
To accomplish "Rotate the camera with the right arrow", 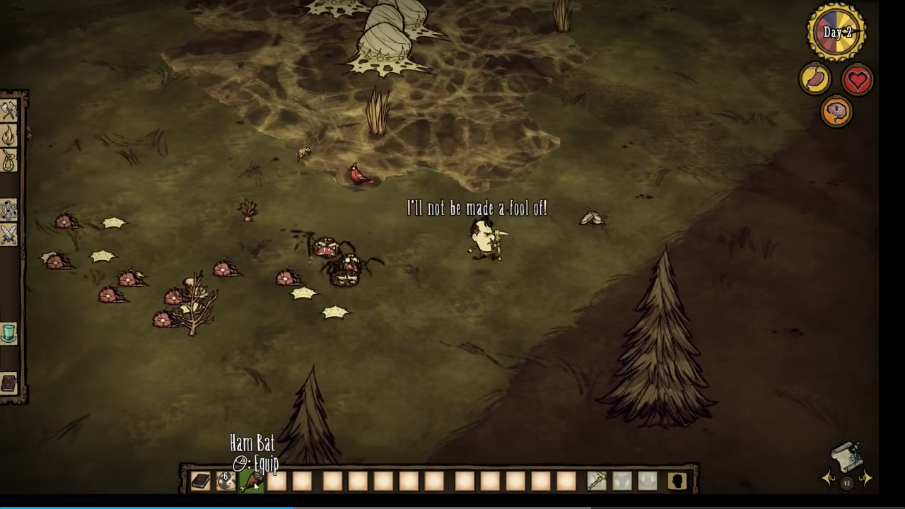I will [866, 479].
